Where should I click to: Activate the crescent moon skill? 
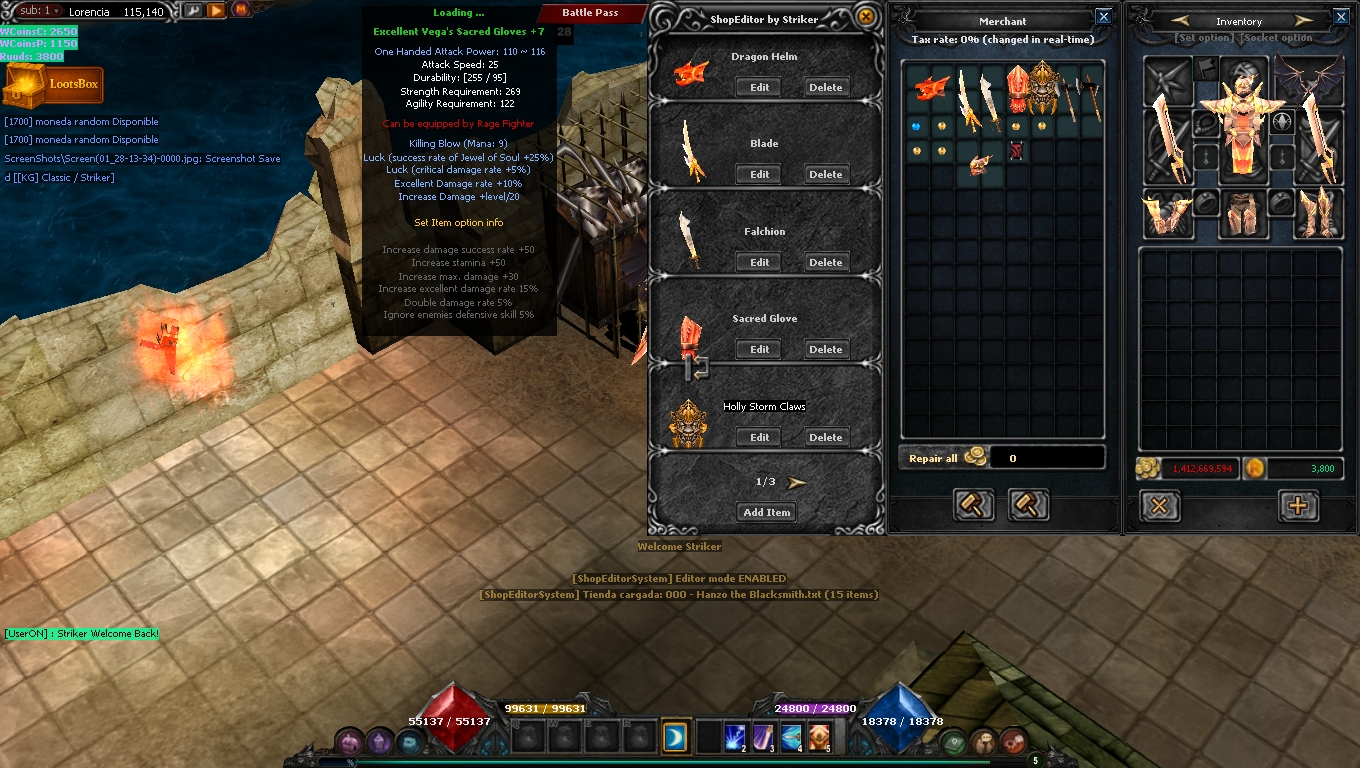[675, 737]
